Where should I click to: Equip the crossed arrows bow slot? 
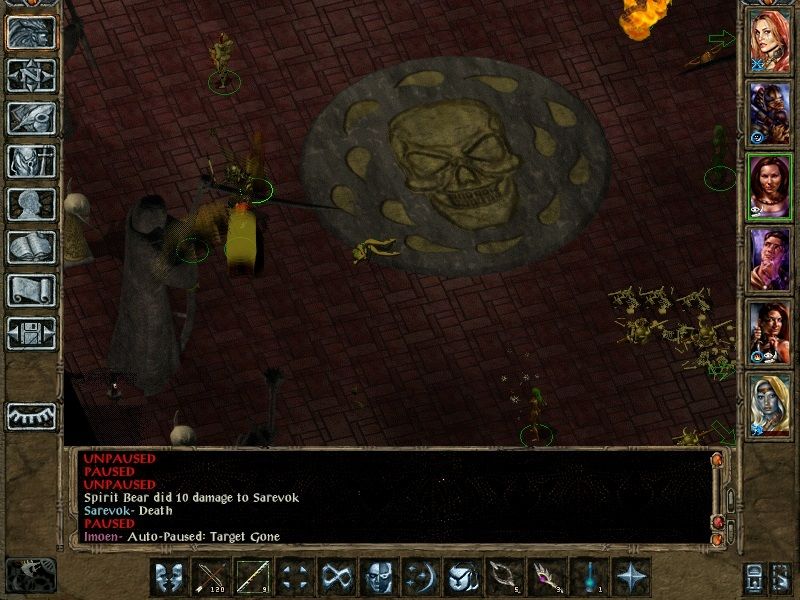point(210,577)
